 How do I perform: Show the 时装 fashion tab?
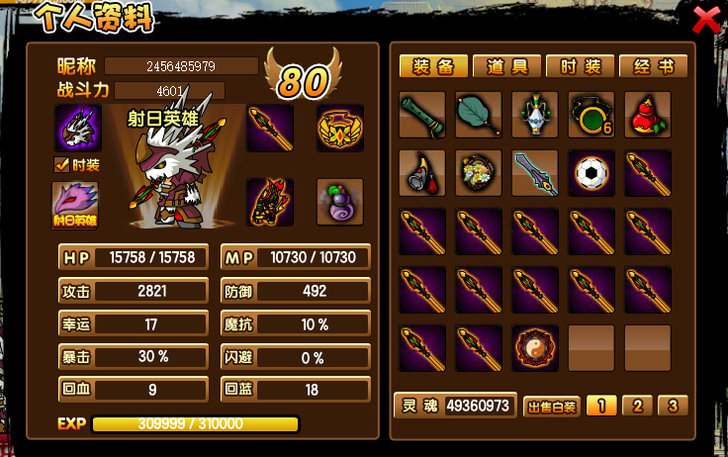coord(580,67)
